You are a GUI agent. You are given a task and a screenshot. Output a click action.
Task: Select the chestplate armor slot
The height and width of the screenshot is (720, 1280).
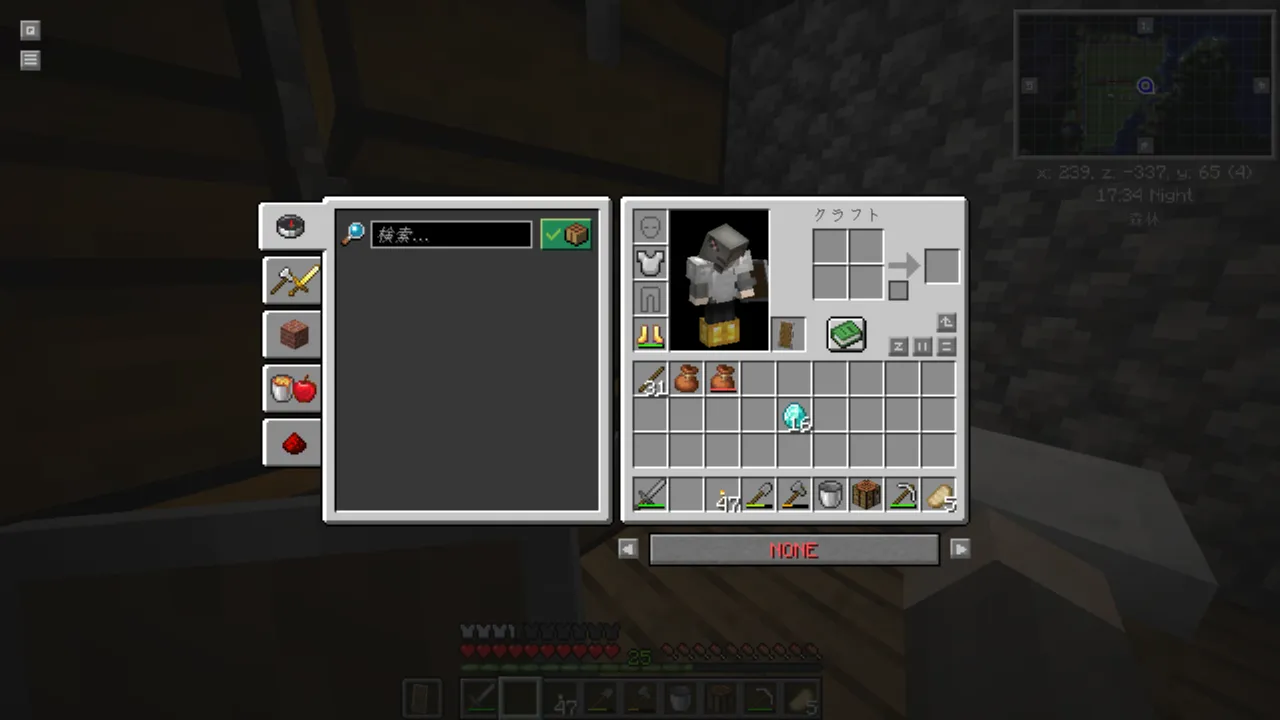[650, 263]
